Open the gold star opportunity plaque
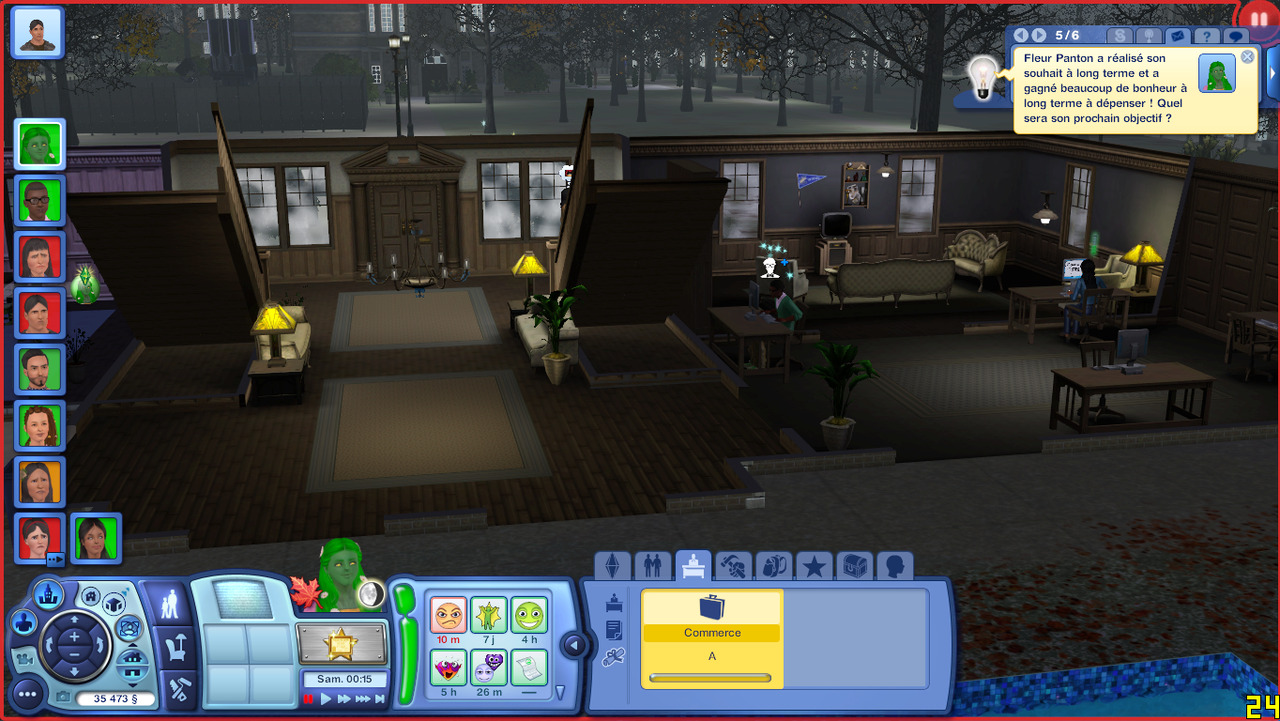The image size is (1280, 721). [x=341, y=645]
